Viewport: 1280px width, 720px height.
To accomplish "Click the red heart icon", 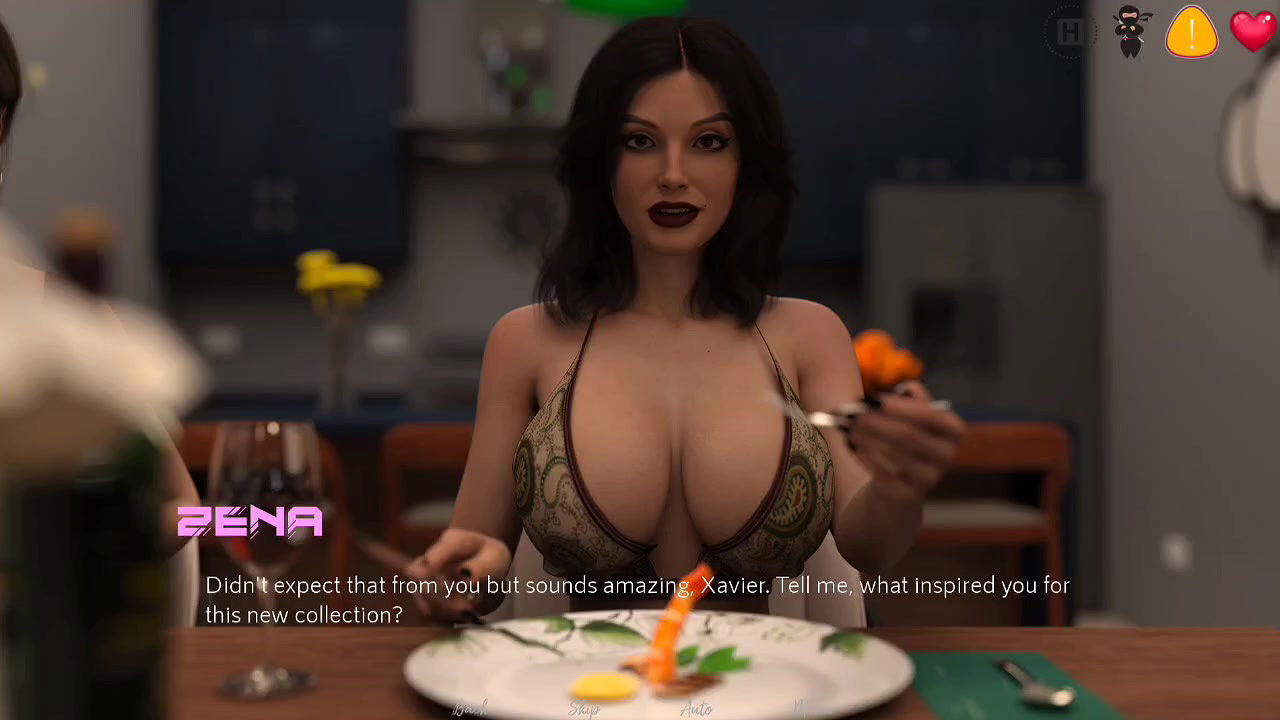I will click(x=1253, y=30).
